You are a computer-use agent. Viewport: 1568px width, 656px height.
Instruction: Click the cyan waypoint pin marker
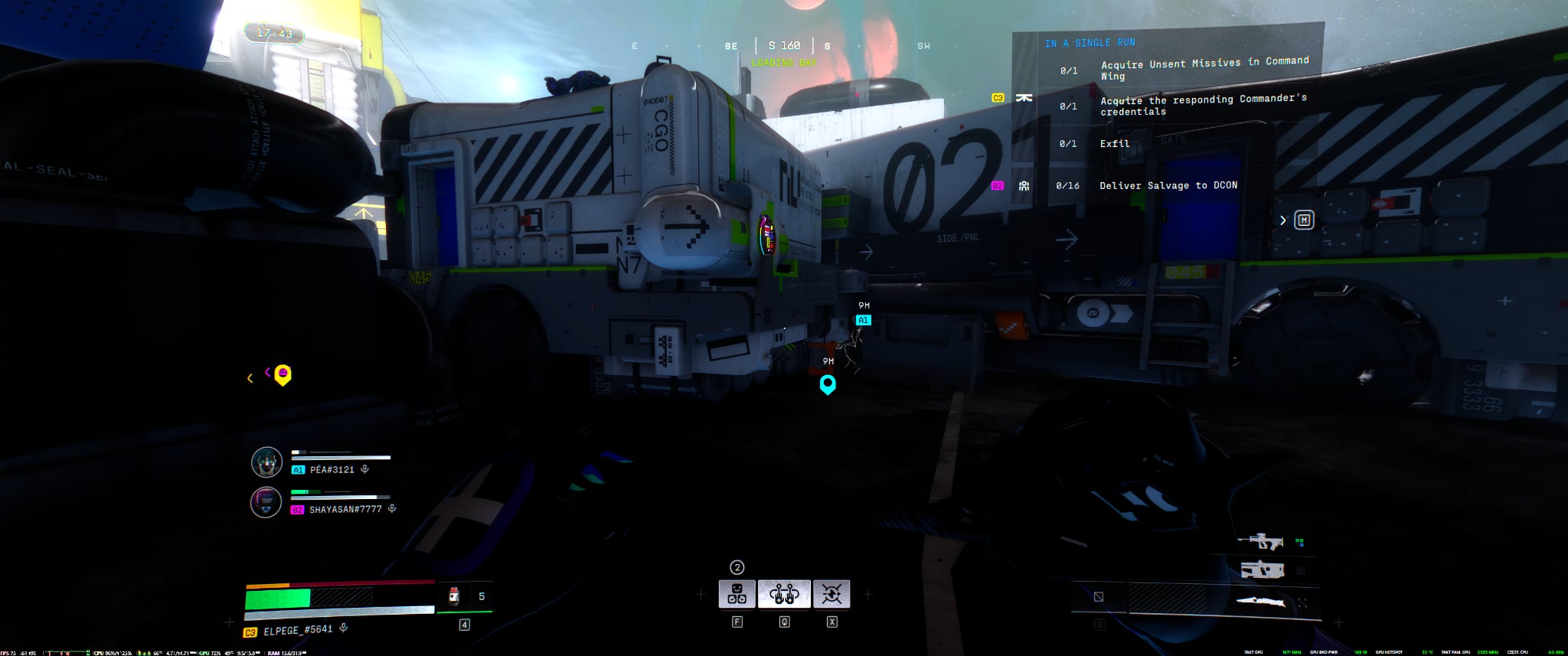(828, 383)
